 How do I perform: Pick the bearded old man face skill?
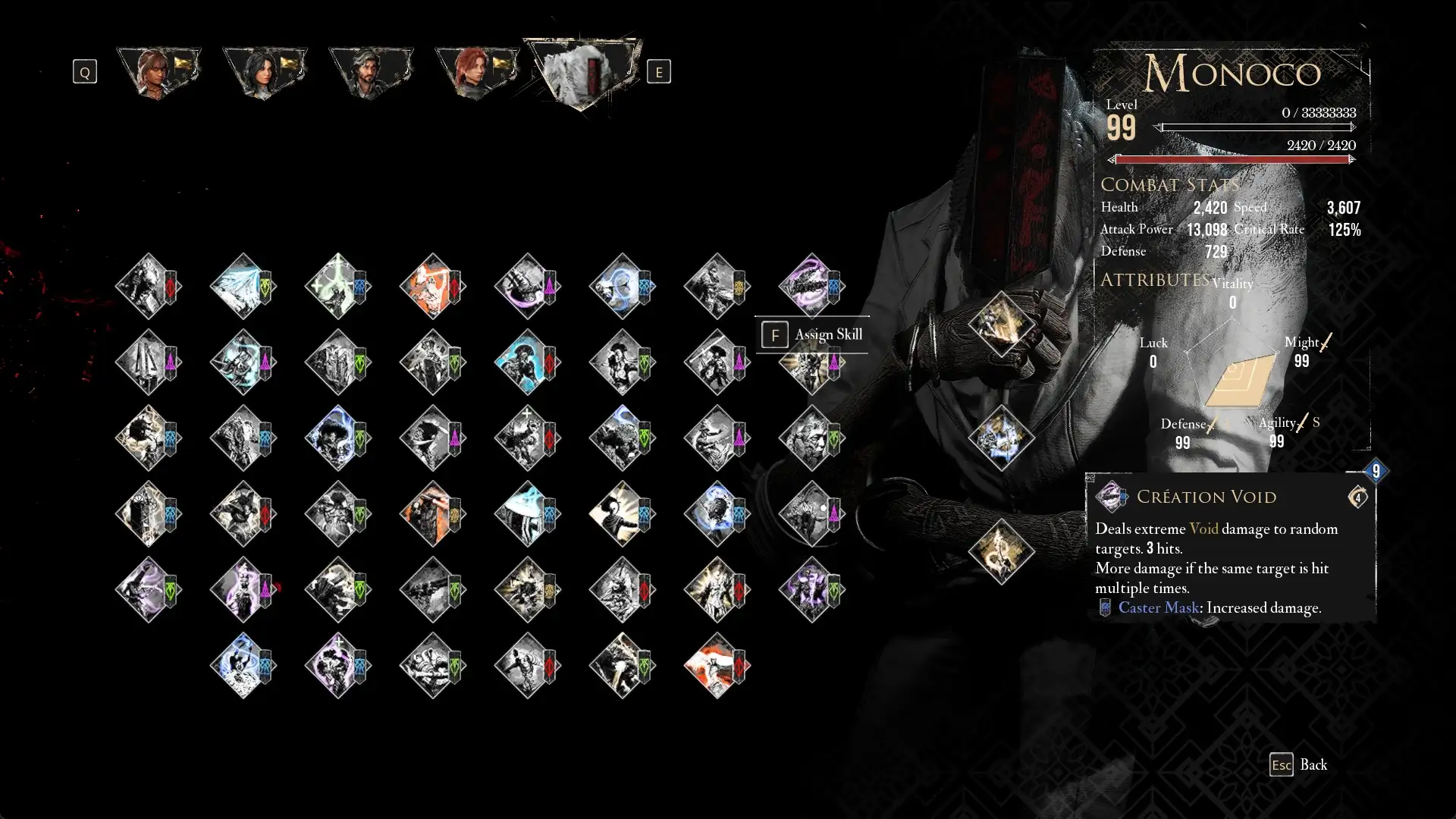(811, 438)
